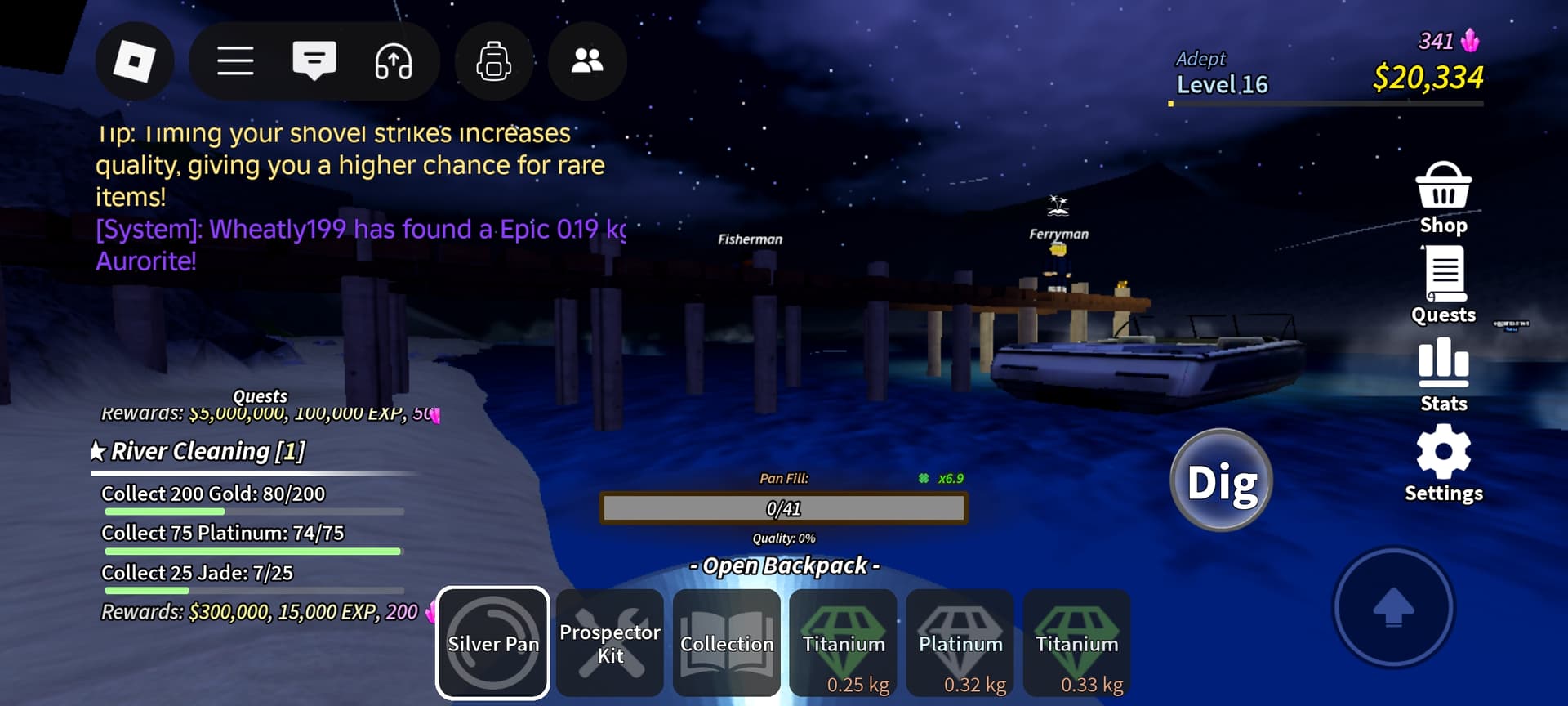Equip the Prospector Kit

point(609,644)
